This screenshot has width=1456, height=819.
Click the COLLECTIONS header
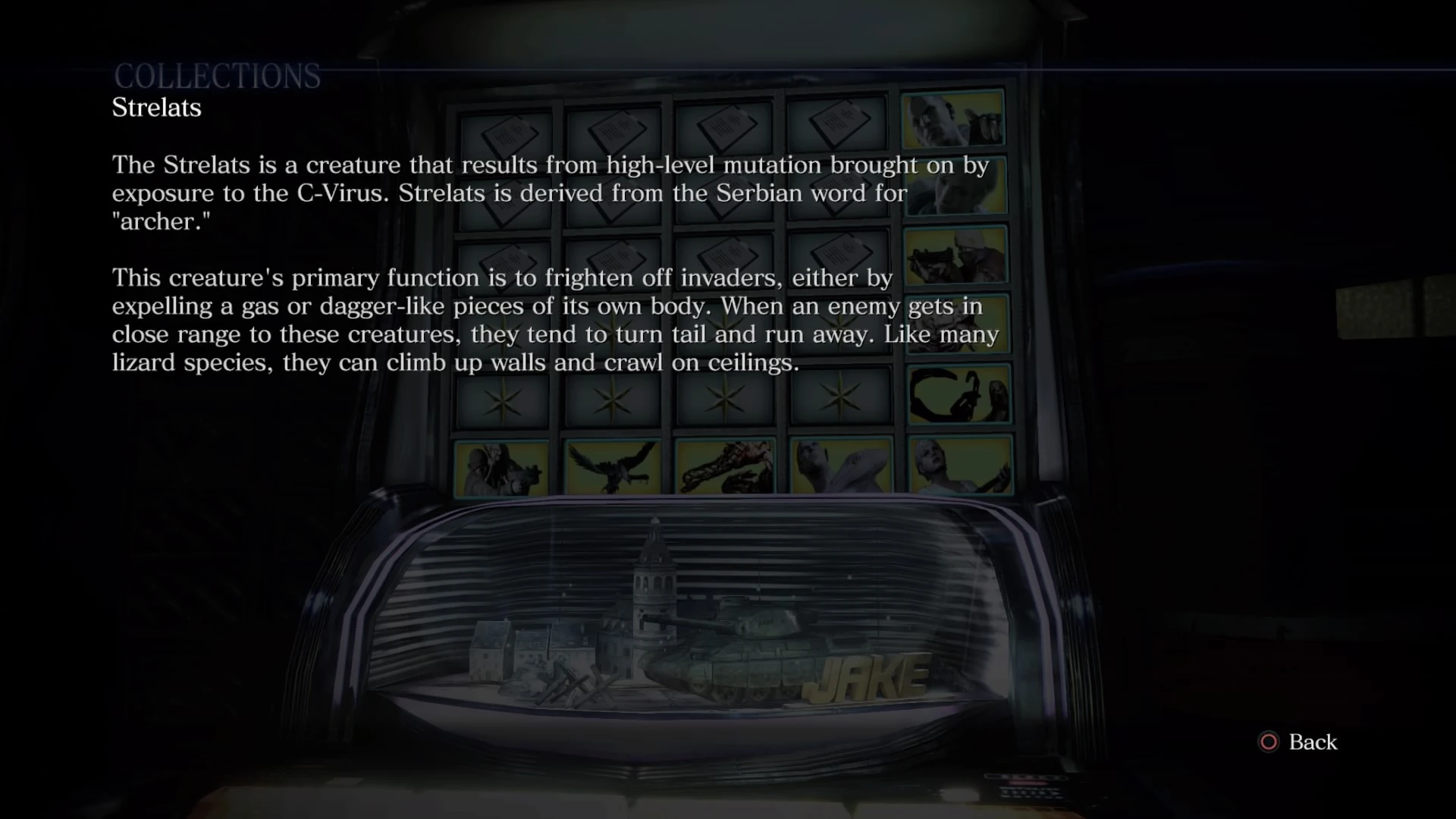click(x=218, y=74)
